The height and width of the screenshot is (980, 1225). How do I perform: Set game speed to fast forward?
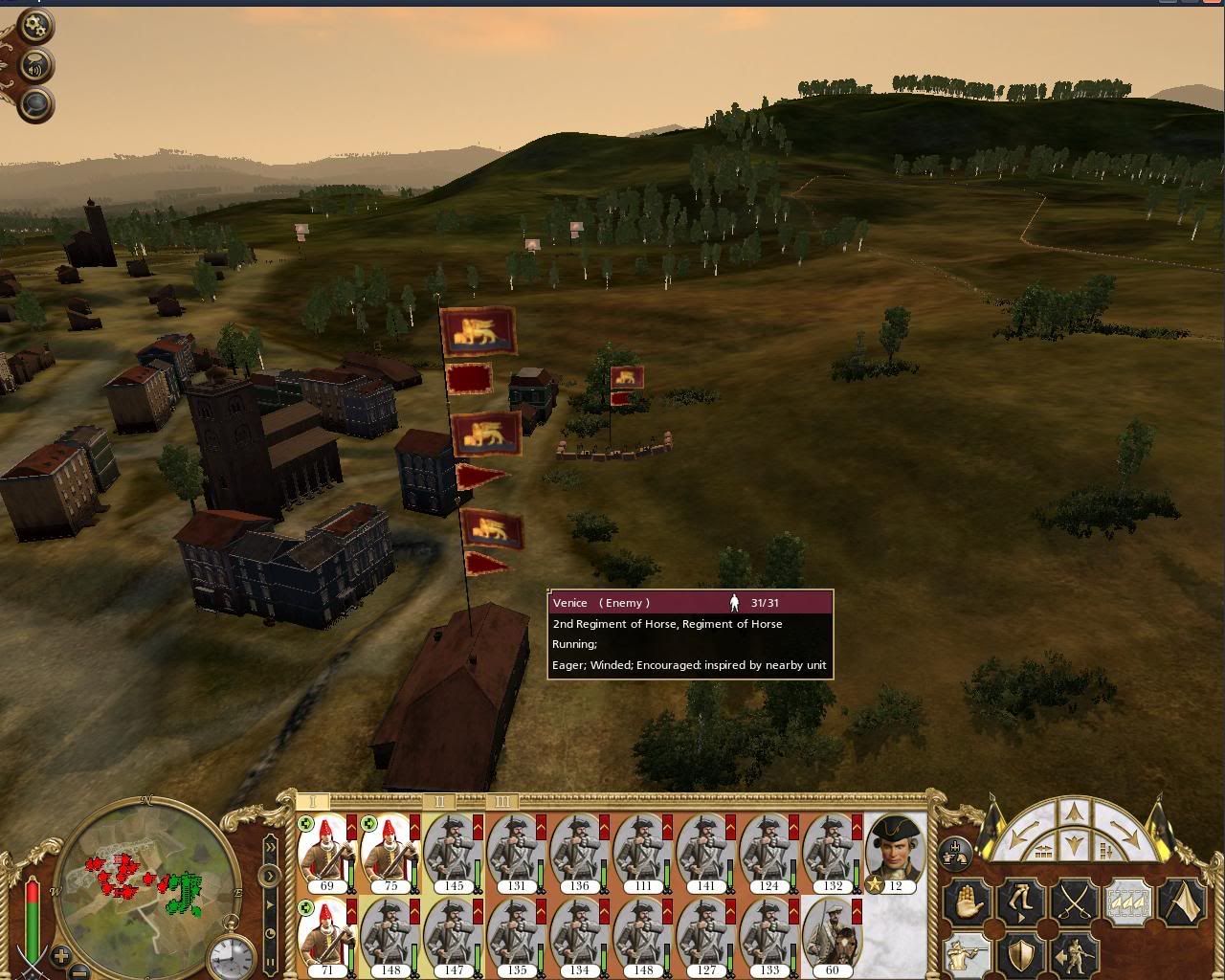(271, 846)
